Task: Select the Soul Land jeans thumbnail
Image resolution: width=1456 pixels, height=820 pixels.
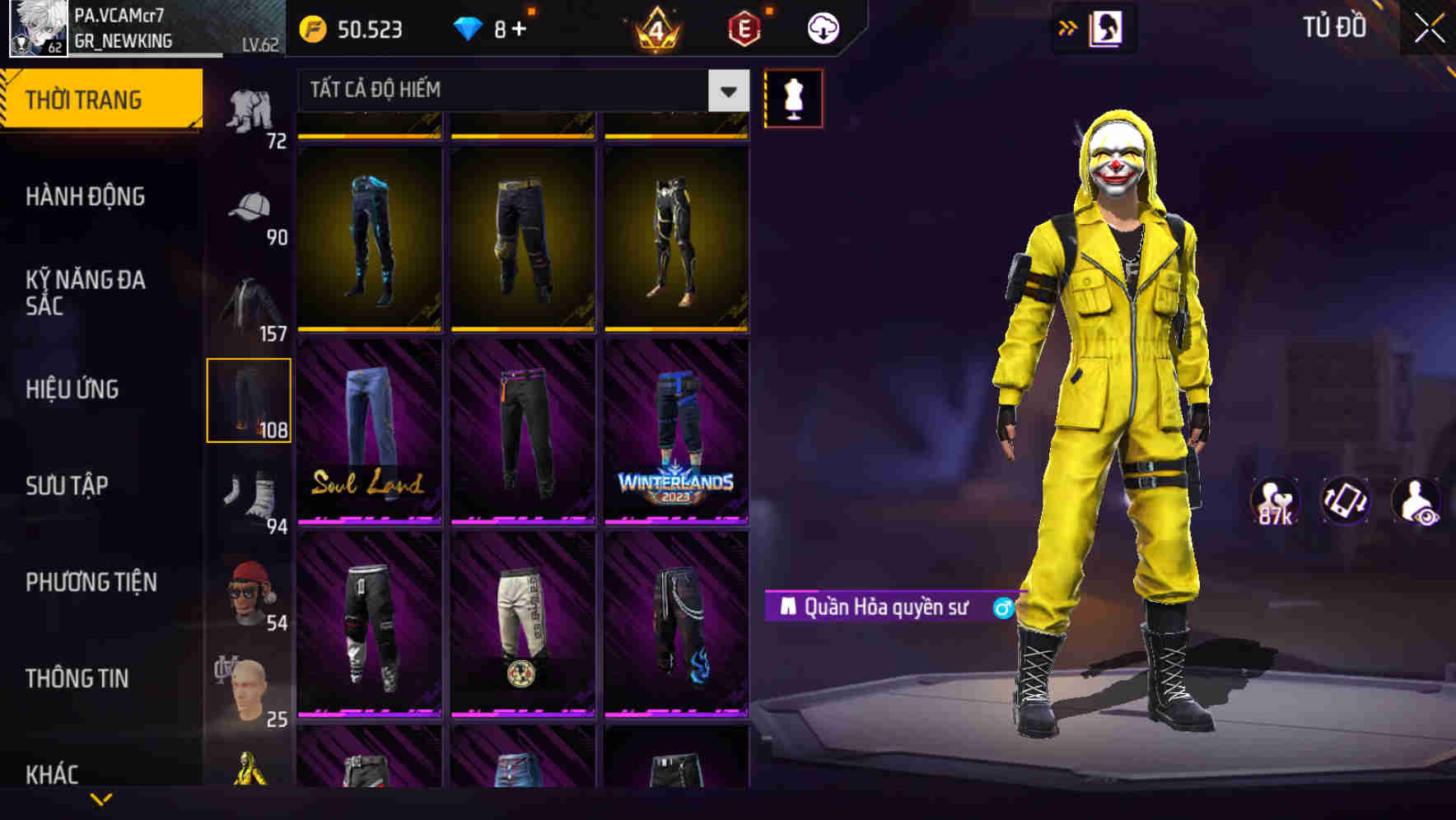Action: point(368,436)
